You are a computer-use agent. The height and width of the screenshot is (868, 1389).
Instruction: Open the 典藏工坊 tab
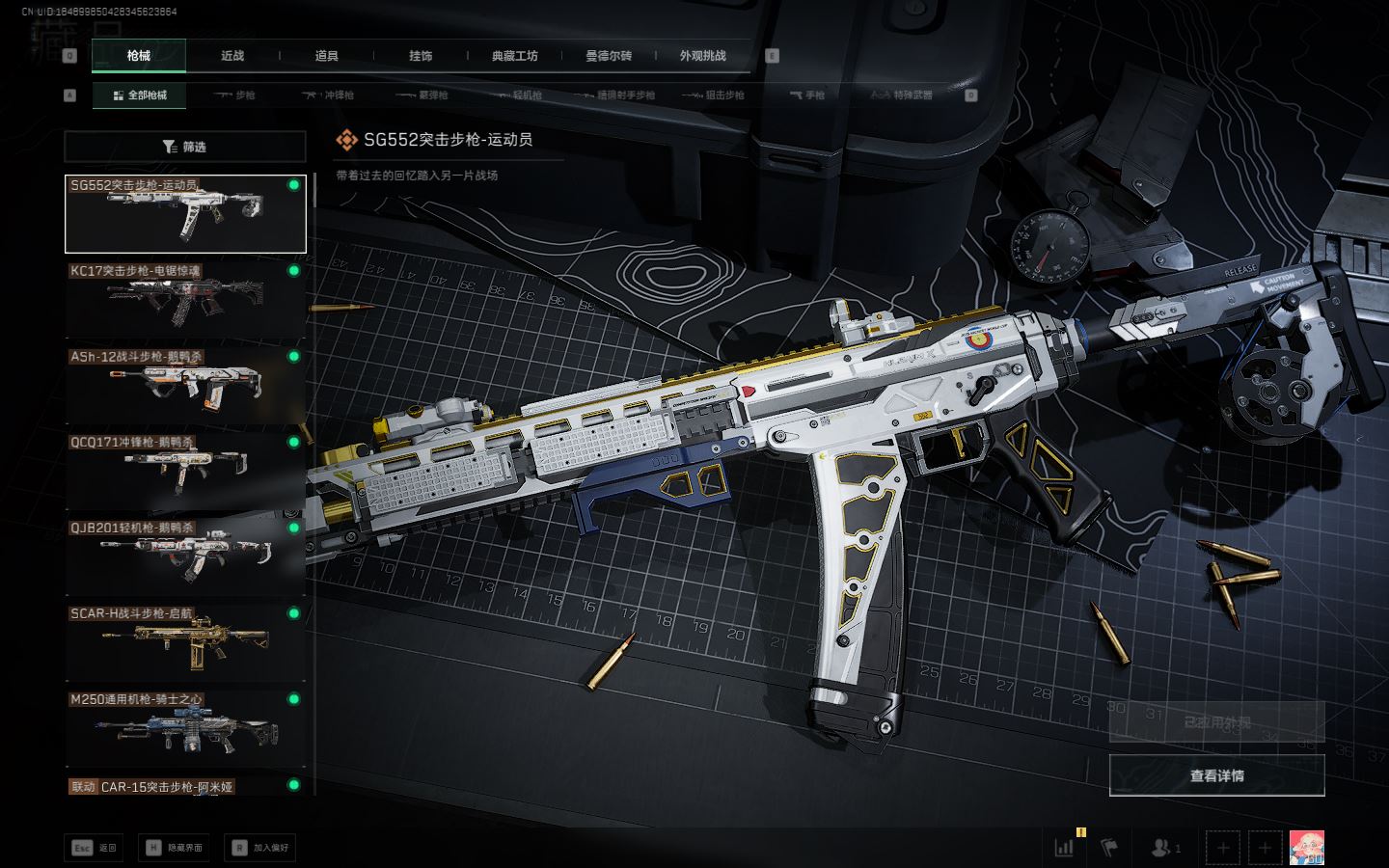[x=515, y=56]
